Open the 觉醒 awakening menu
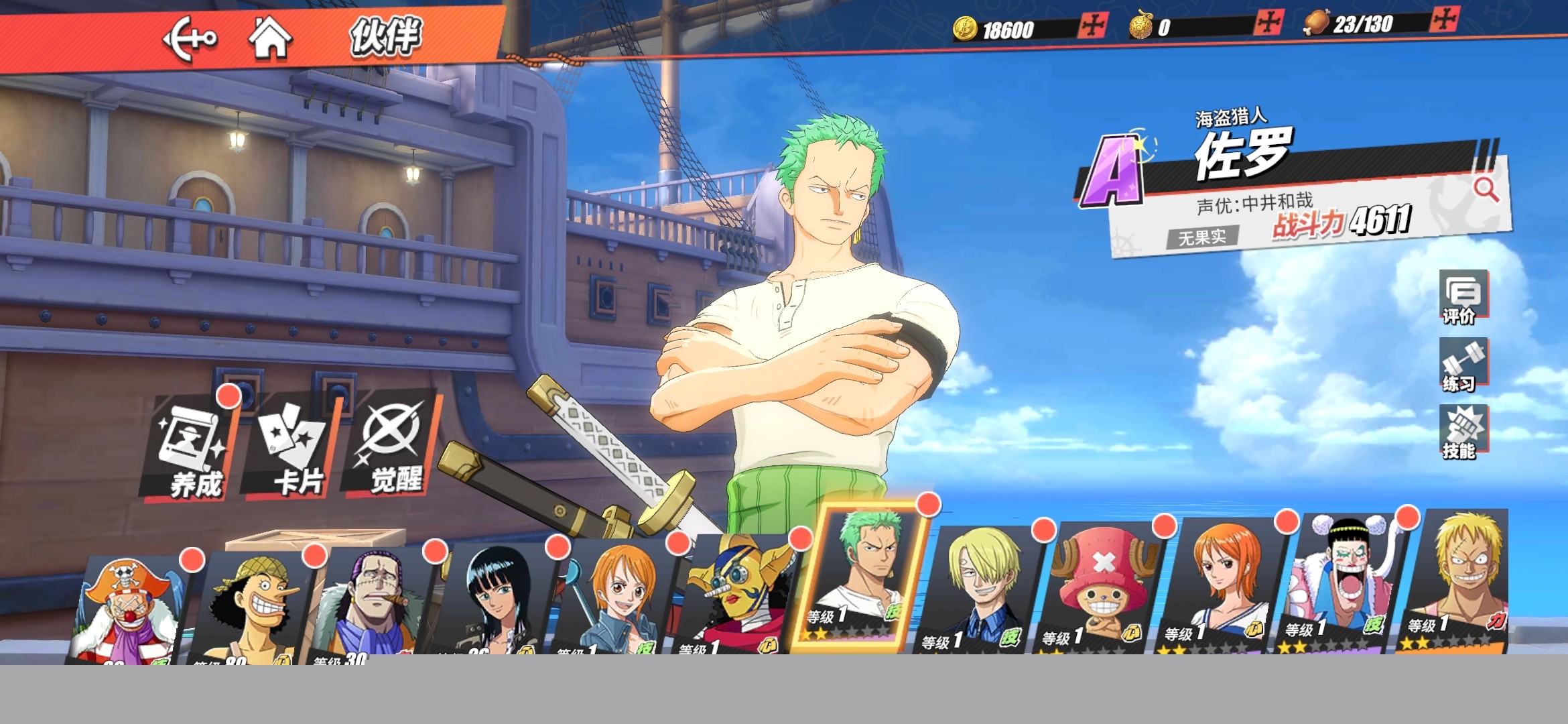Image resolution: width=1568 pixels, height=724 pixels. (393, 446)
